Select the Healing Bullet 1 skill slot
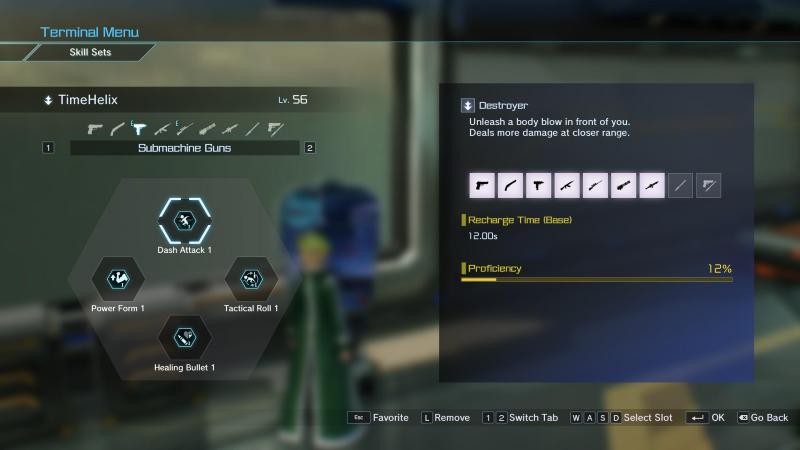 click(185, 337)
